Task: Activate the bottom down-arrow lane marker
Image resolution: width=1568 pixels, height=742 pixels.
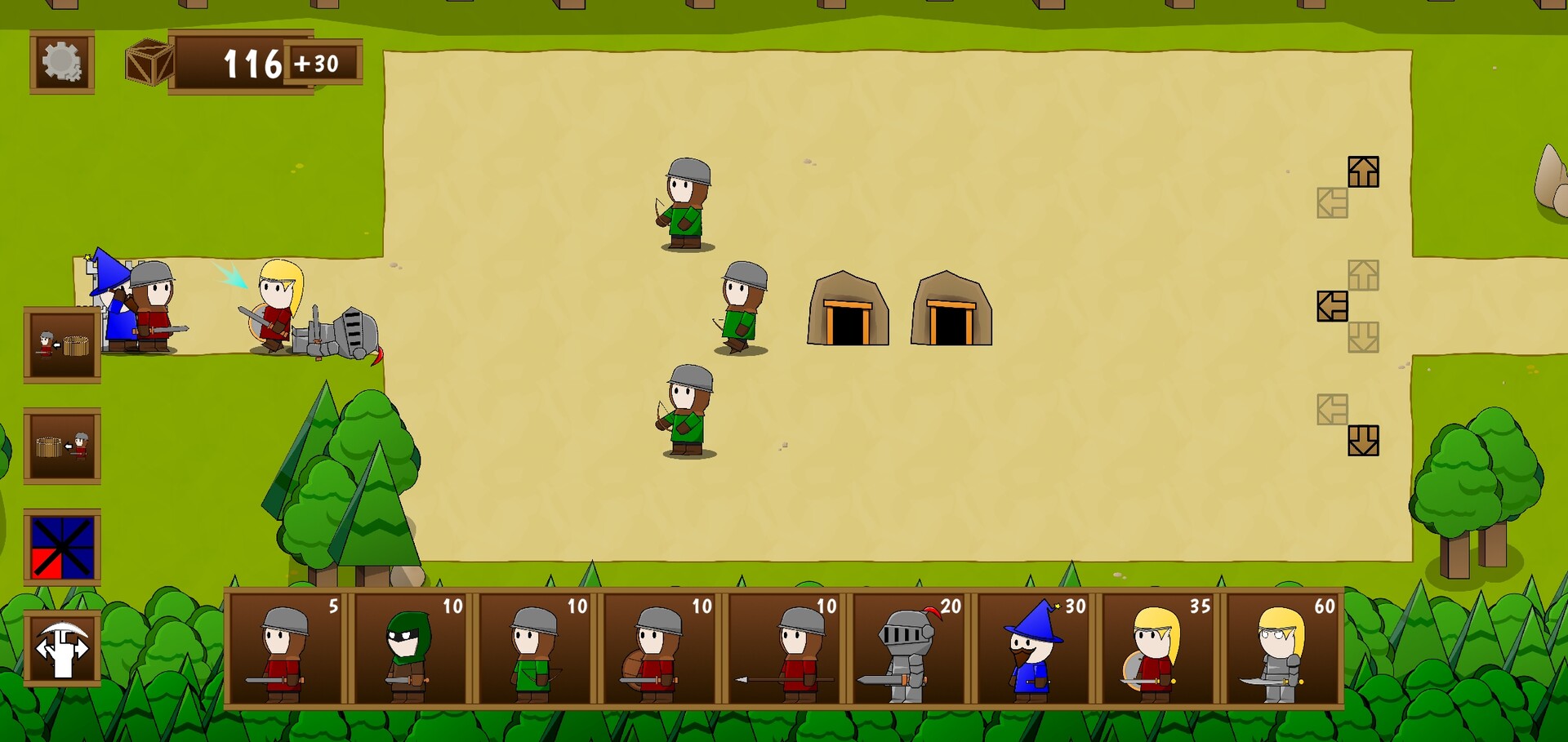Action: (1362, 440)
